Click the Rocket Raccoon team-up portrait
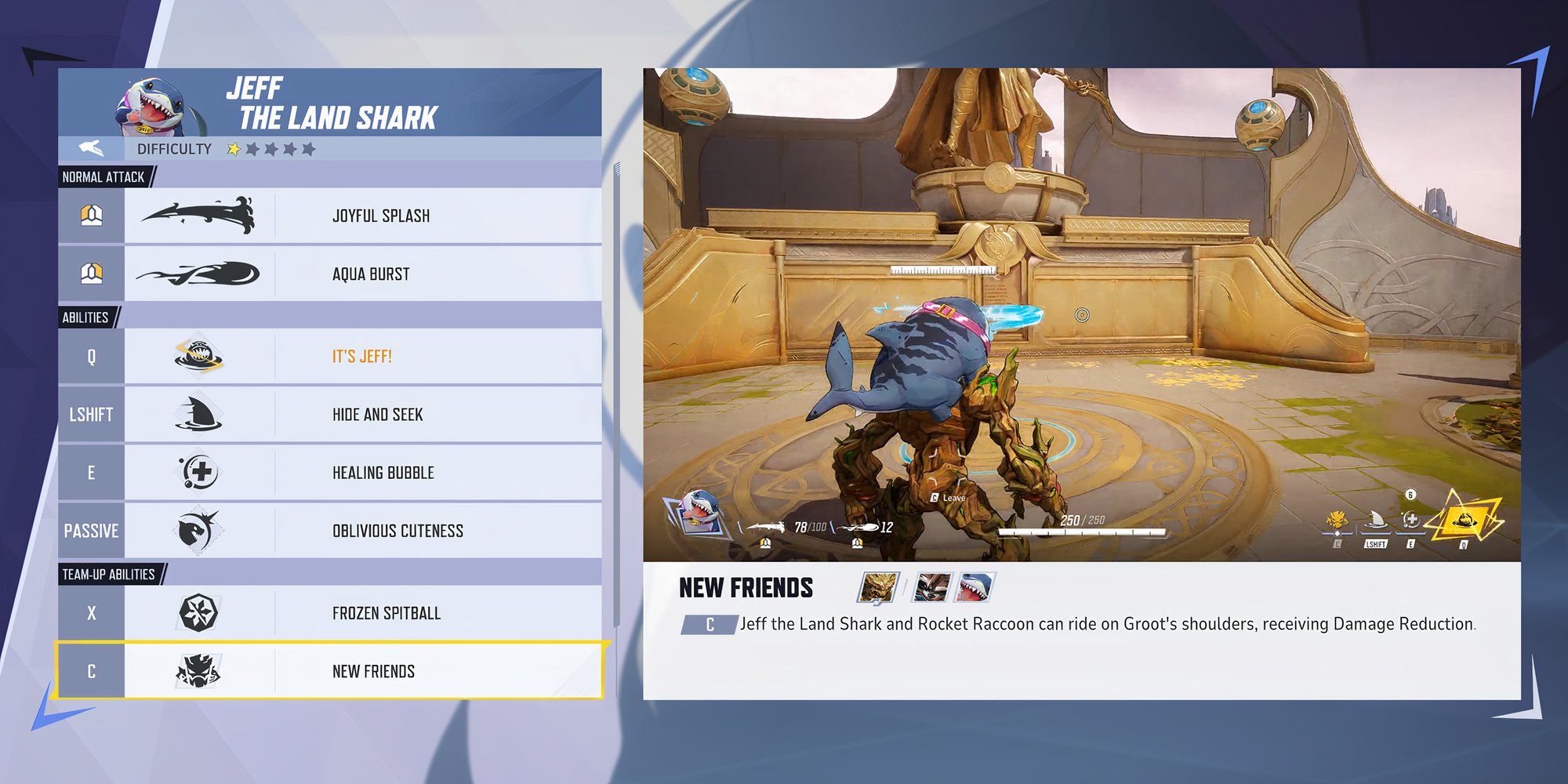Viewport: 1568px width, 784px height. 932,587
